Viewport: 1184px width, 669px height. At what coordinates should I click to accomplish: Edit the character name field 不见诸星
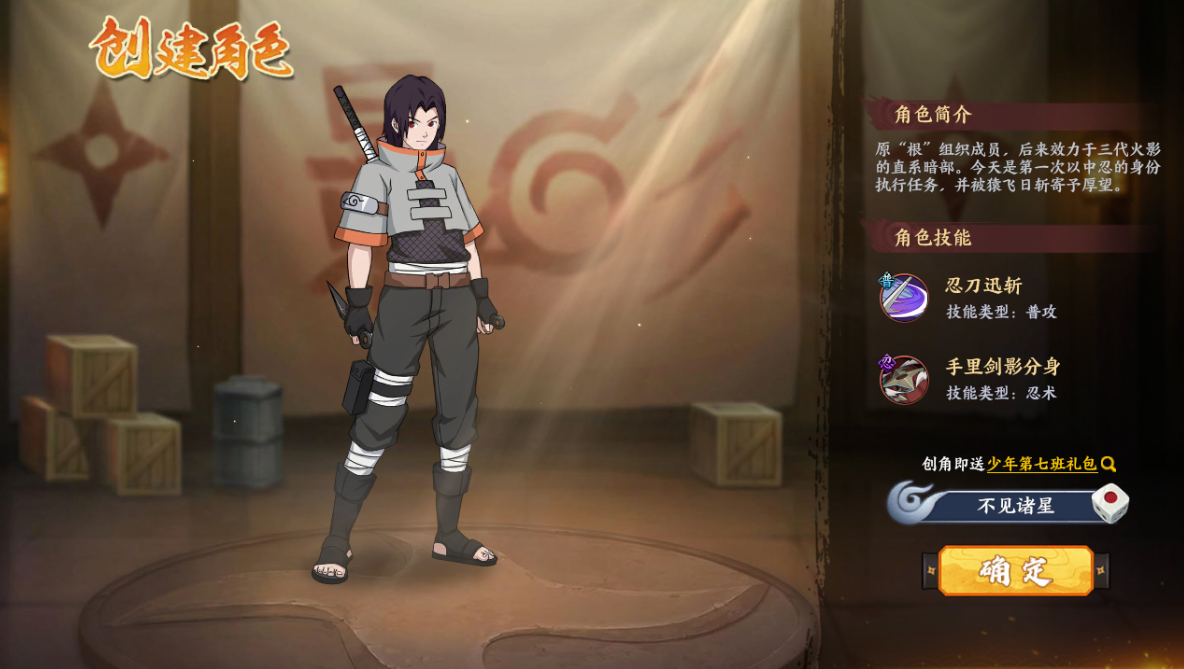(x=1015, y=506)
